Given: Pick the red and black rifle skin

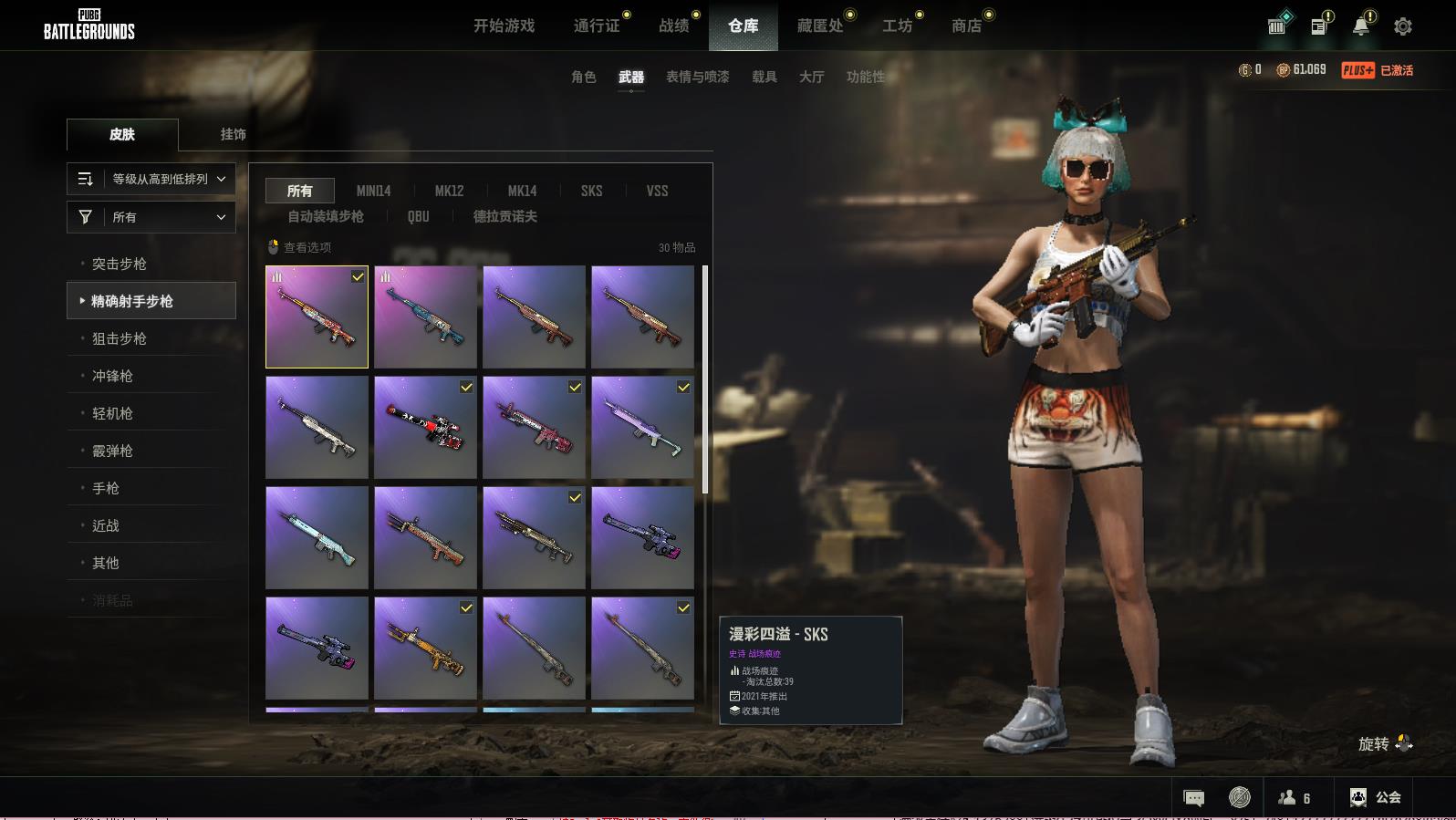Looking at the screenshot, I should click(x=425, y=427).
